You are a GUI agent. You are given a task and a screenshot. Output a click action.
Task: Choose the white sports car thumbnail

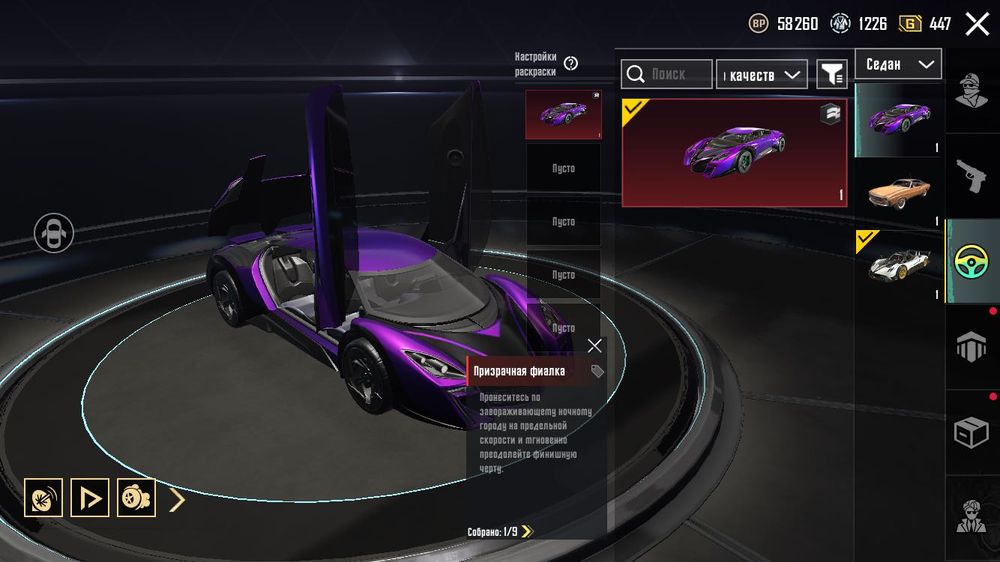point(899,265)
